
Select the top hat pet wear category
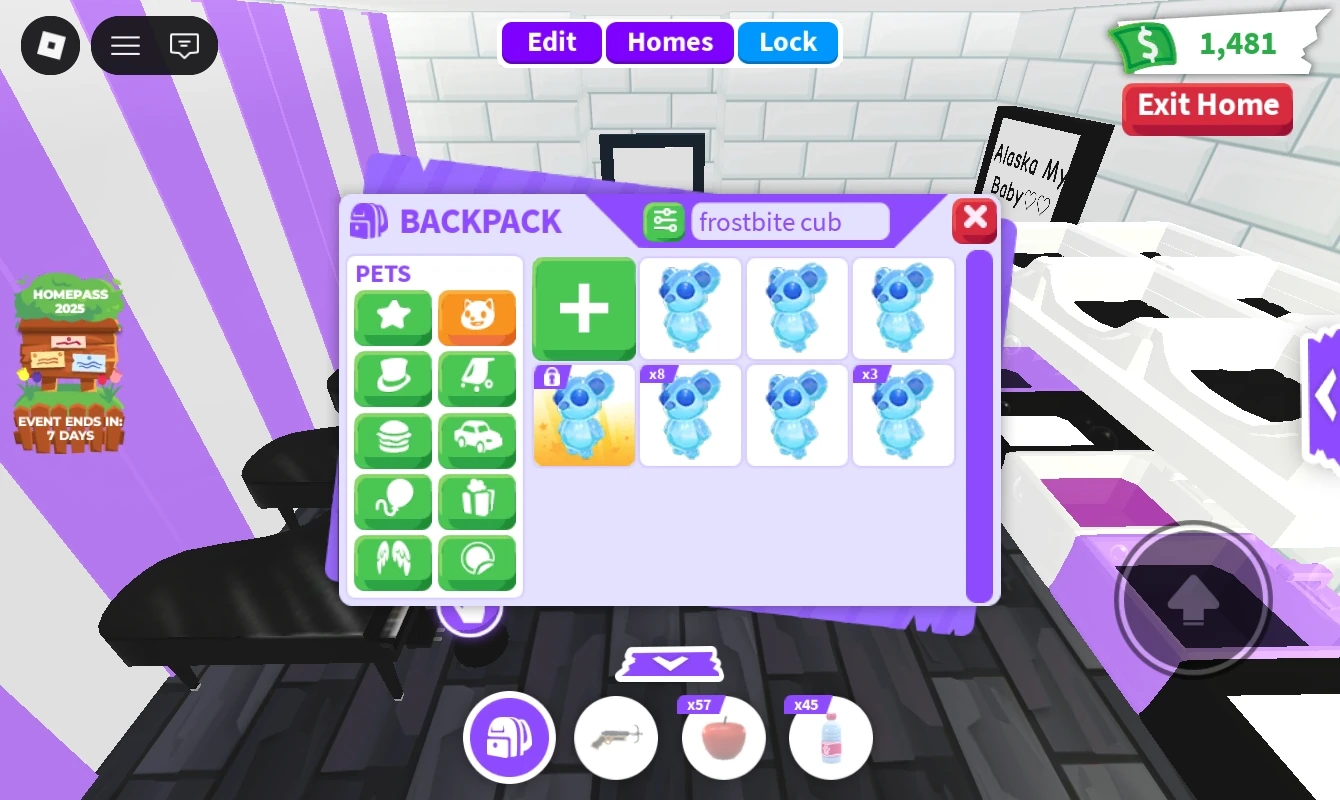pos(393,379)
